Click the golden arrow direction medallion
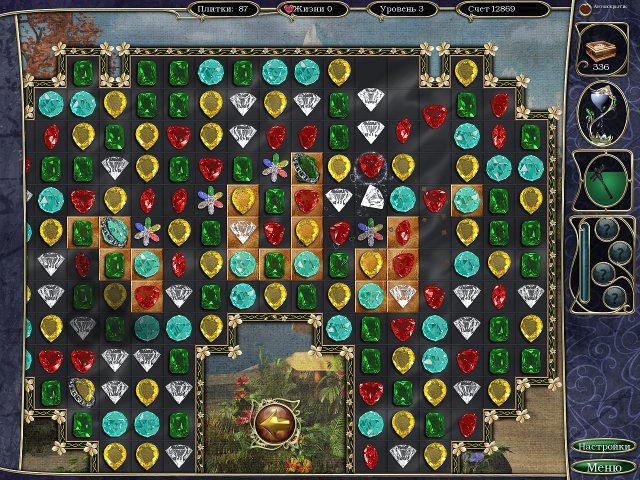 (x=272, y=420)
